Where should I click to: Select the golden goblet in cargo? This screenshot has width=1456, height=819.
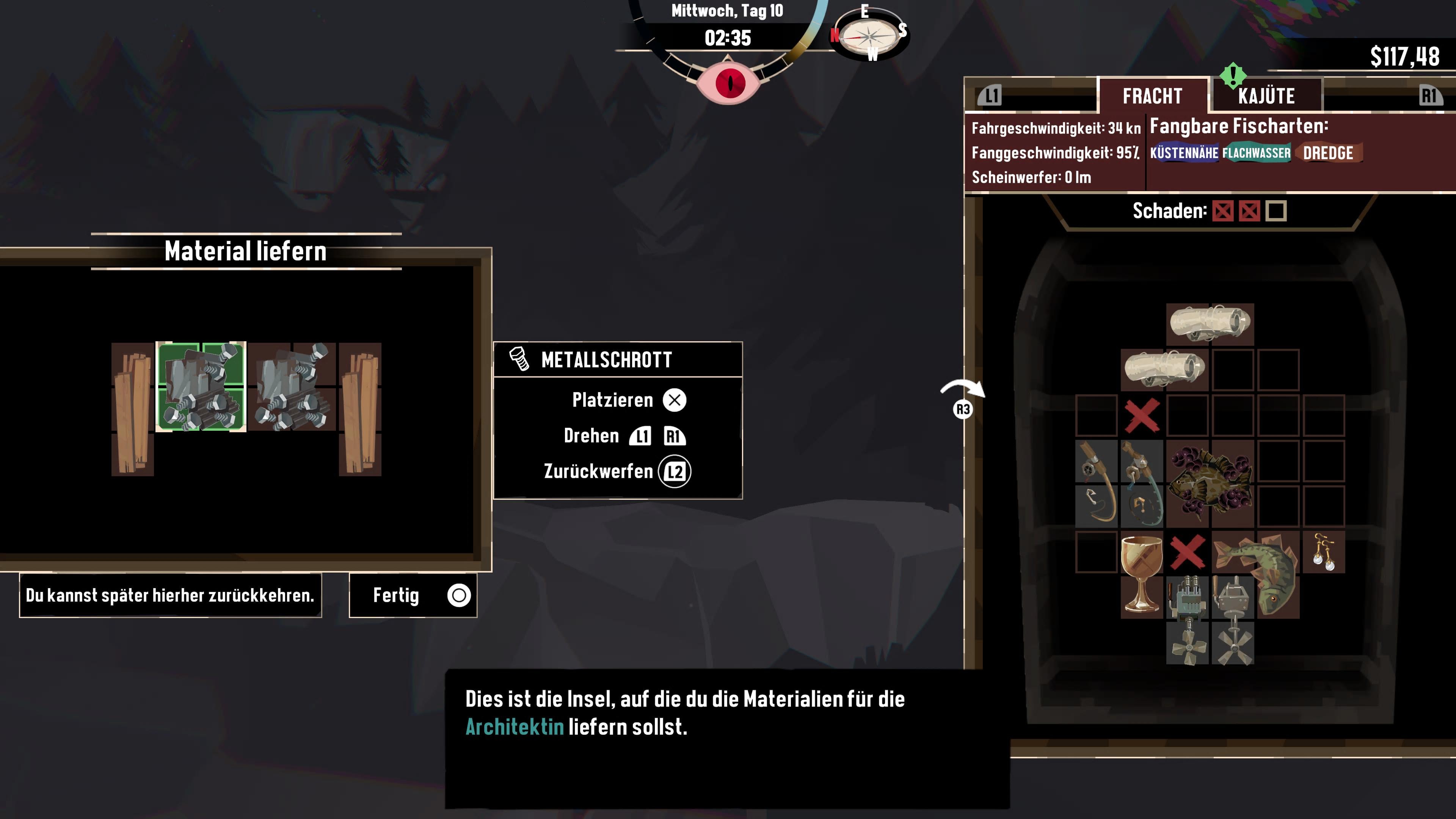pos(1141,574)
